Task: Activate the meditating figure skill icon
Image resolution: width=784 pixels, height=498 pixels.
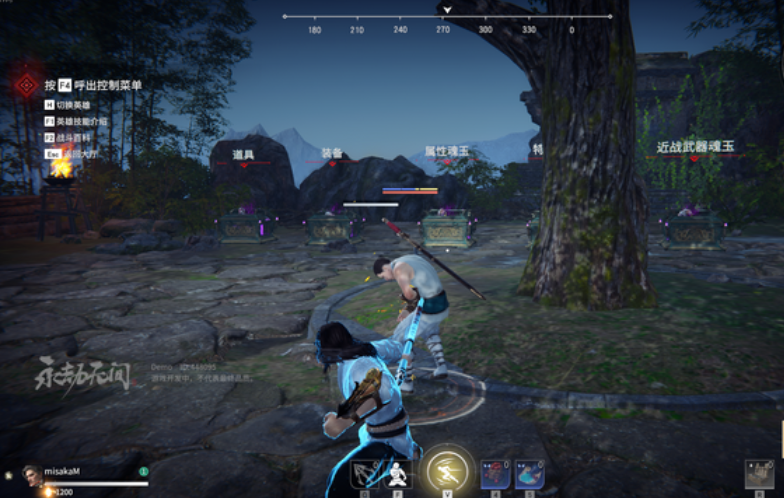Action: [398, 474]
